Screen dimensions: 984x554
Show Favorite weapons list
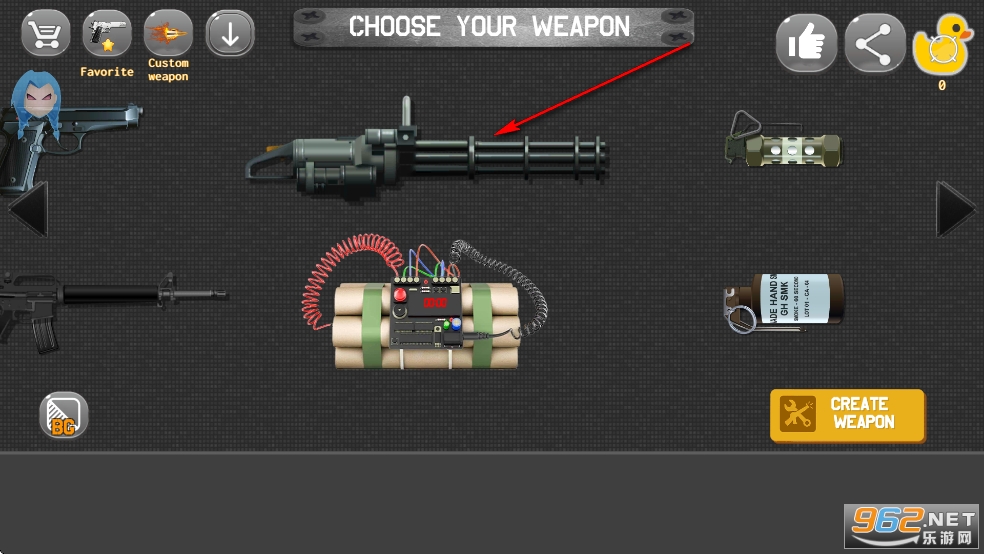coord(106,35)
